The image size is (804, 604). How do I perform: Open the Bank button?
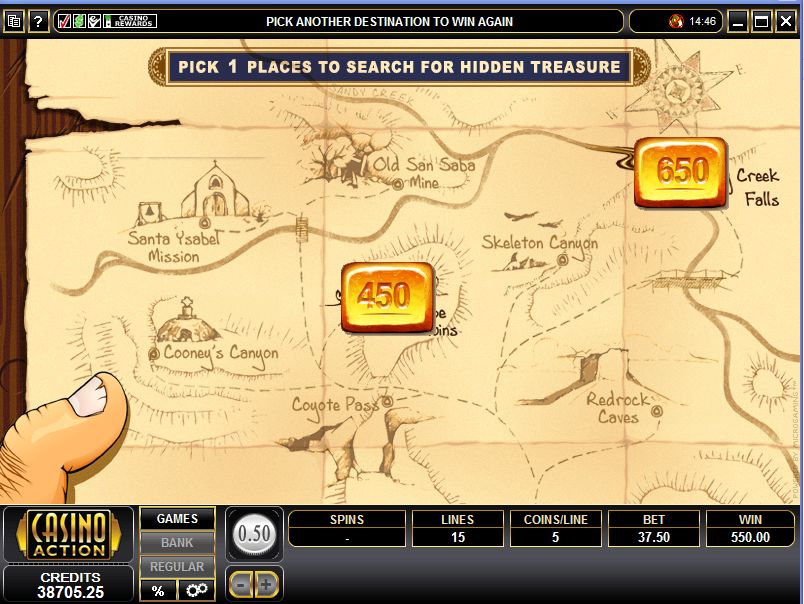tap(177, 543)
